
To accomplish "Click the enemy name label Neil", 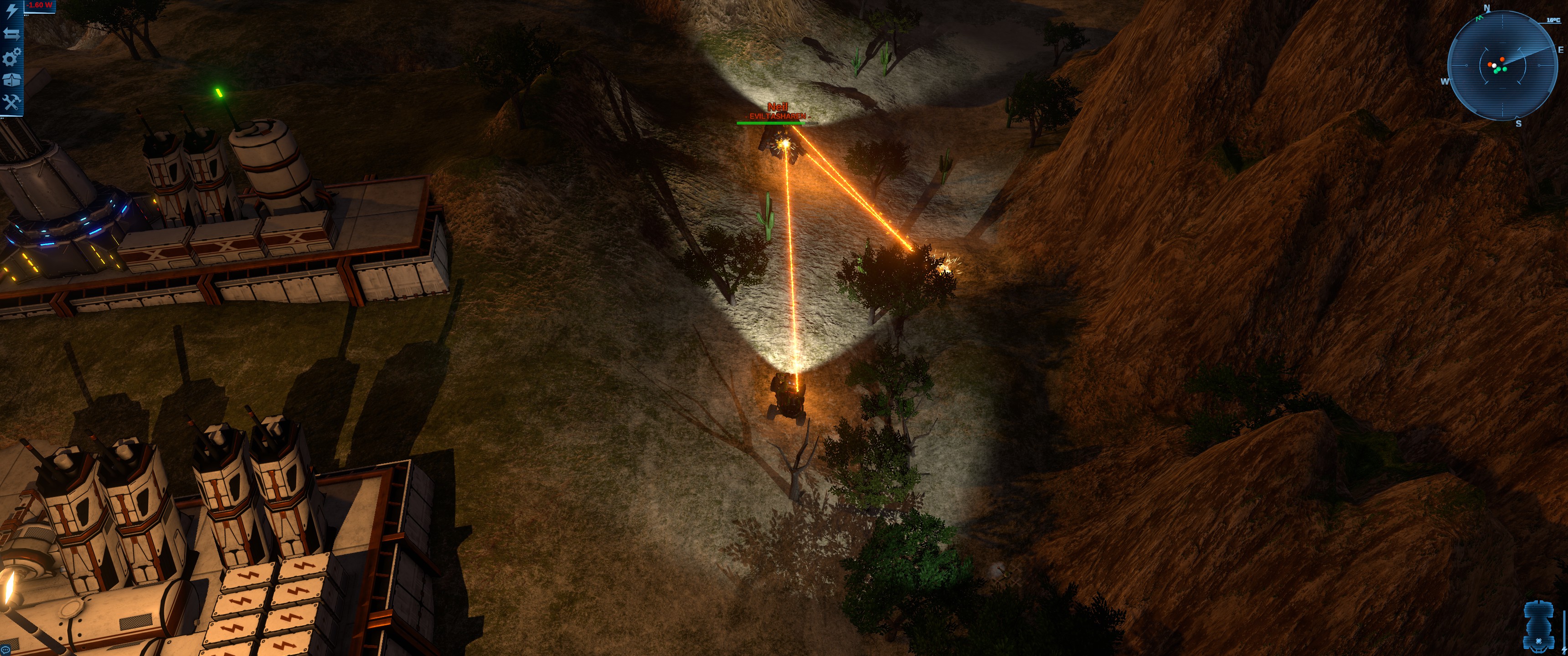I will click(779, 106).
